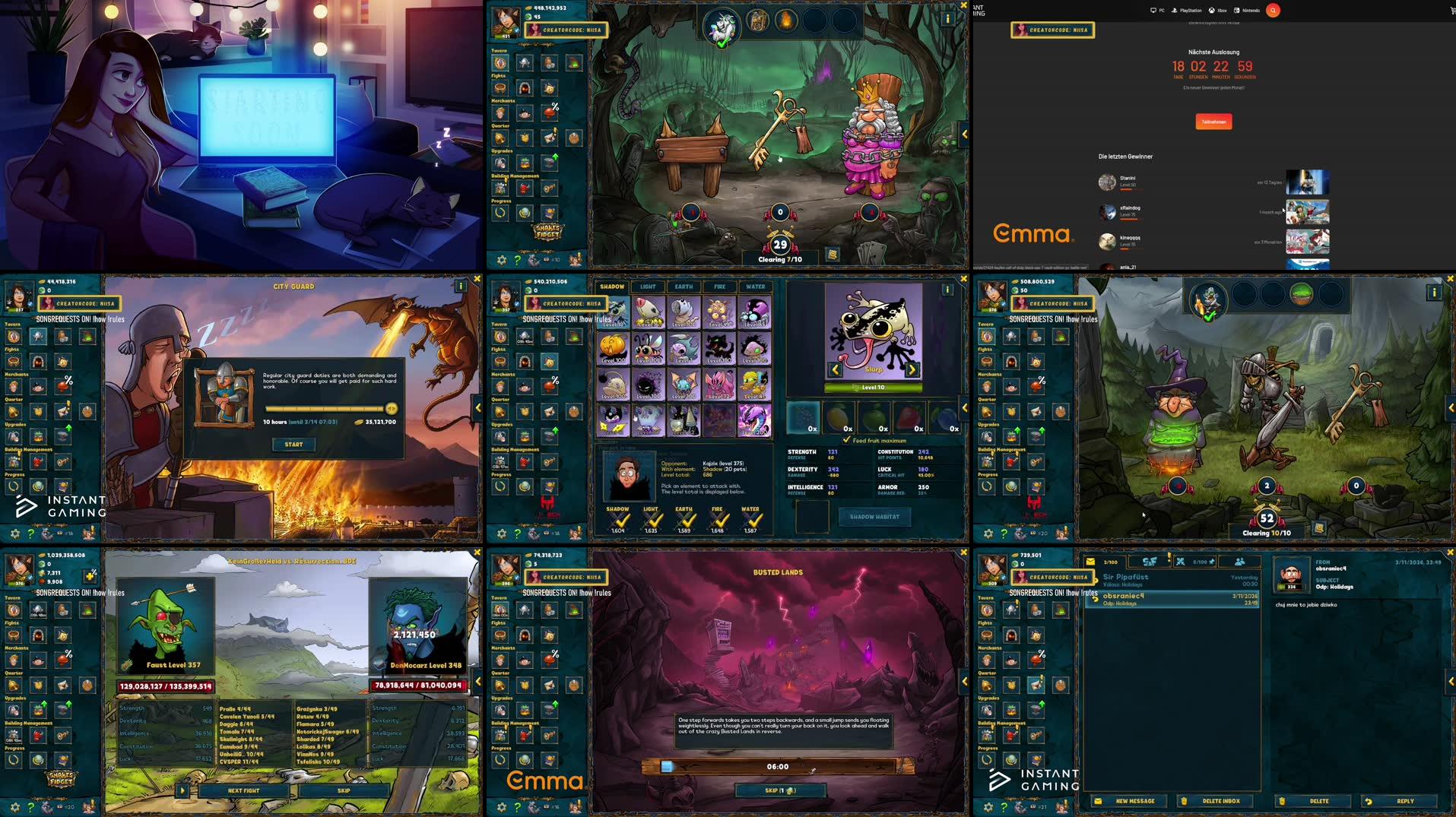Open the blacksmith anvil under Upgrades
The image size is (1456, 817).
[547, 435]
